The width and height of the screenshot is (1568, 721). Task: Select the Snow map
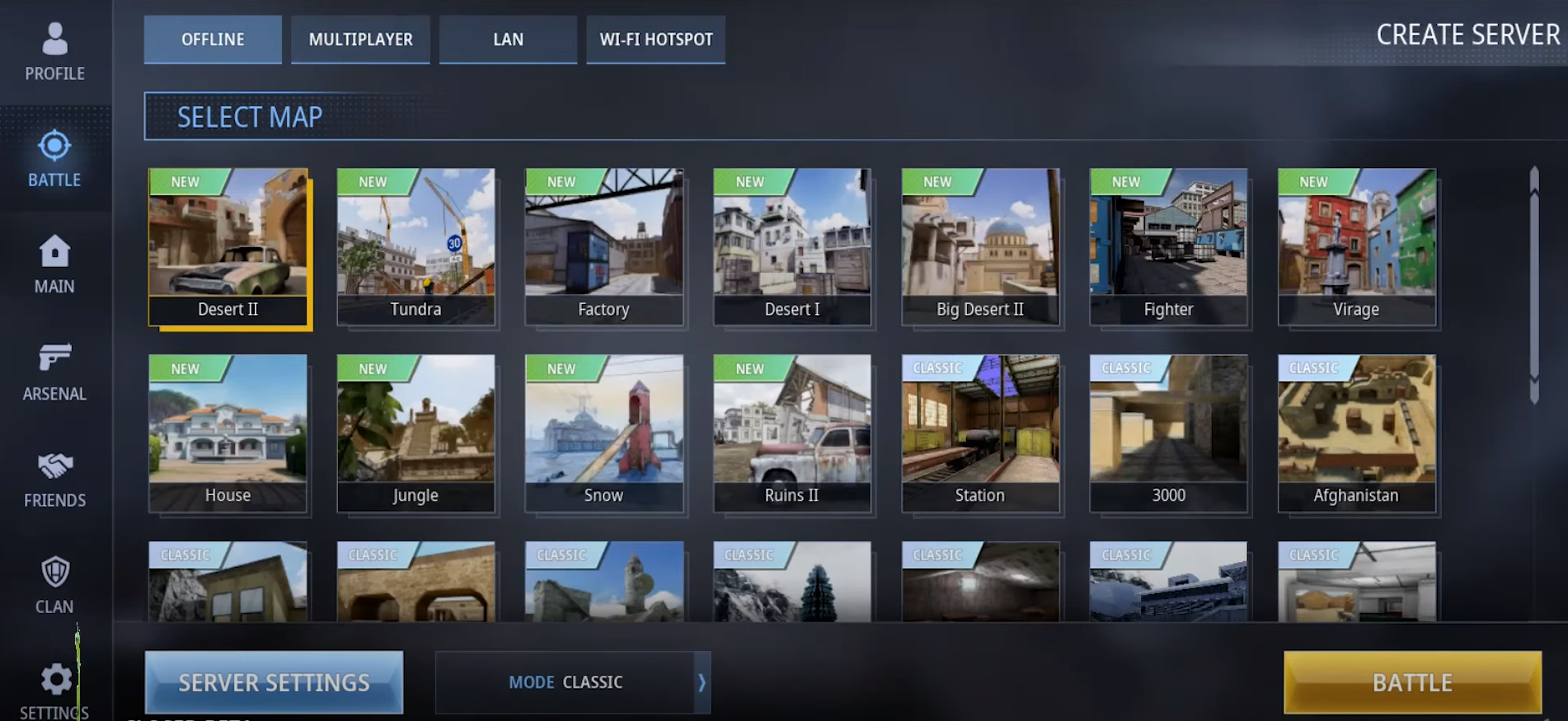[x=603, y=433]
